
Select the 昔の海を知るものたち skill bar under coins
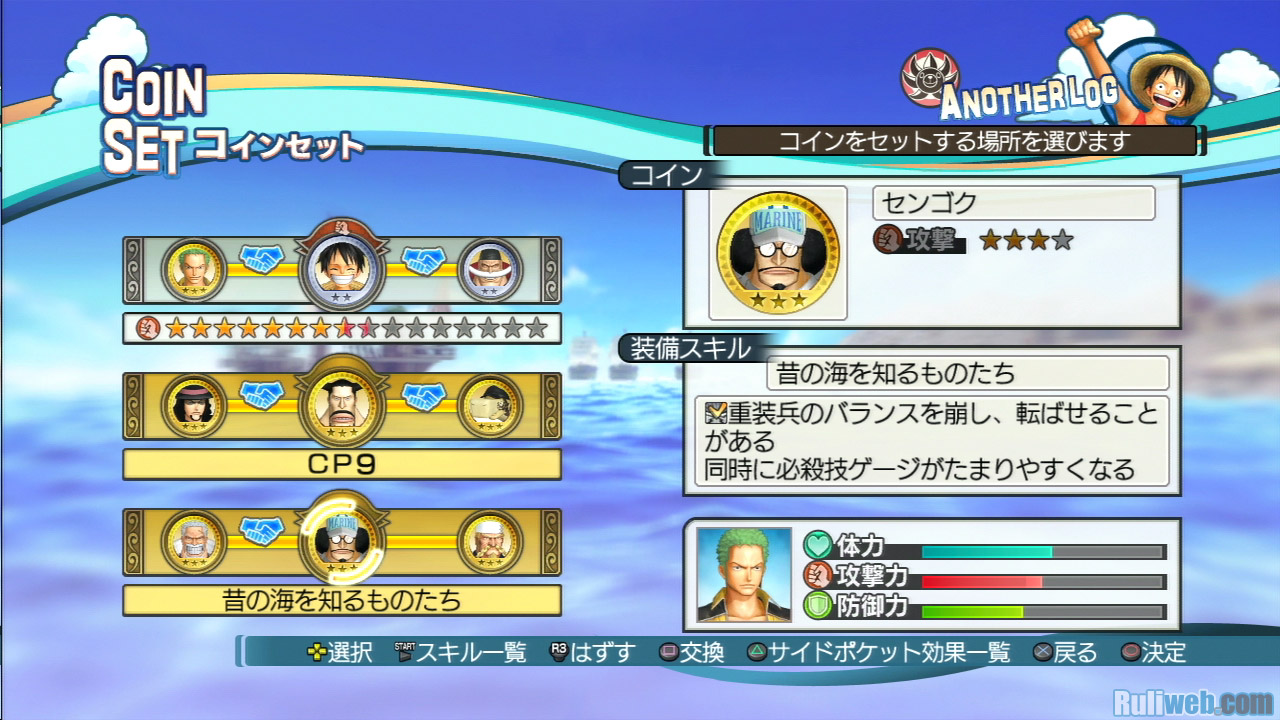pyautogui.click(x=342, y=600)
